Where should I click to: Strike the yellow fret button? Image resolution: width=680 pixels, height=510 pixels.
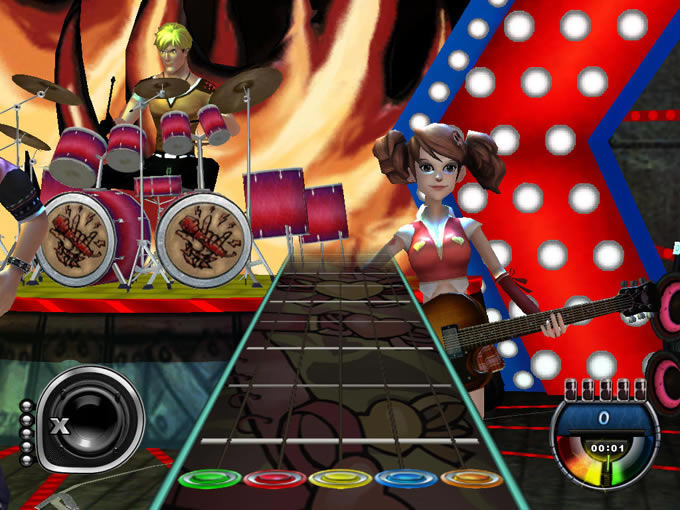tap(340, 479)
